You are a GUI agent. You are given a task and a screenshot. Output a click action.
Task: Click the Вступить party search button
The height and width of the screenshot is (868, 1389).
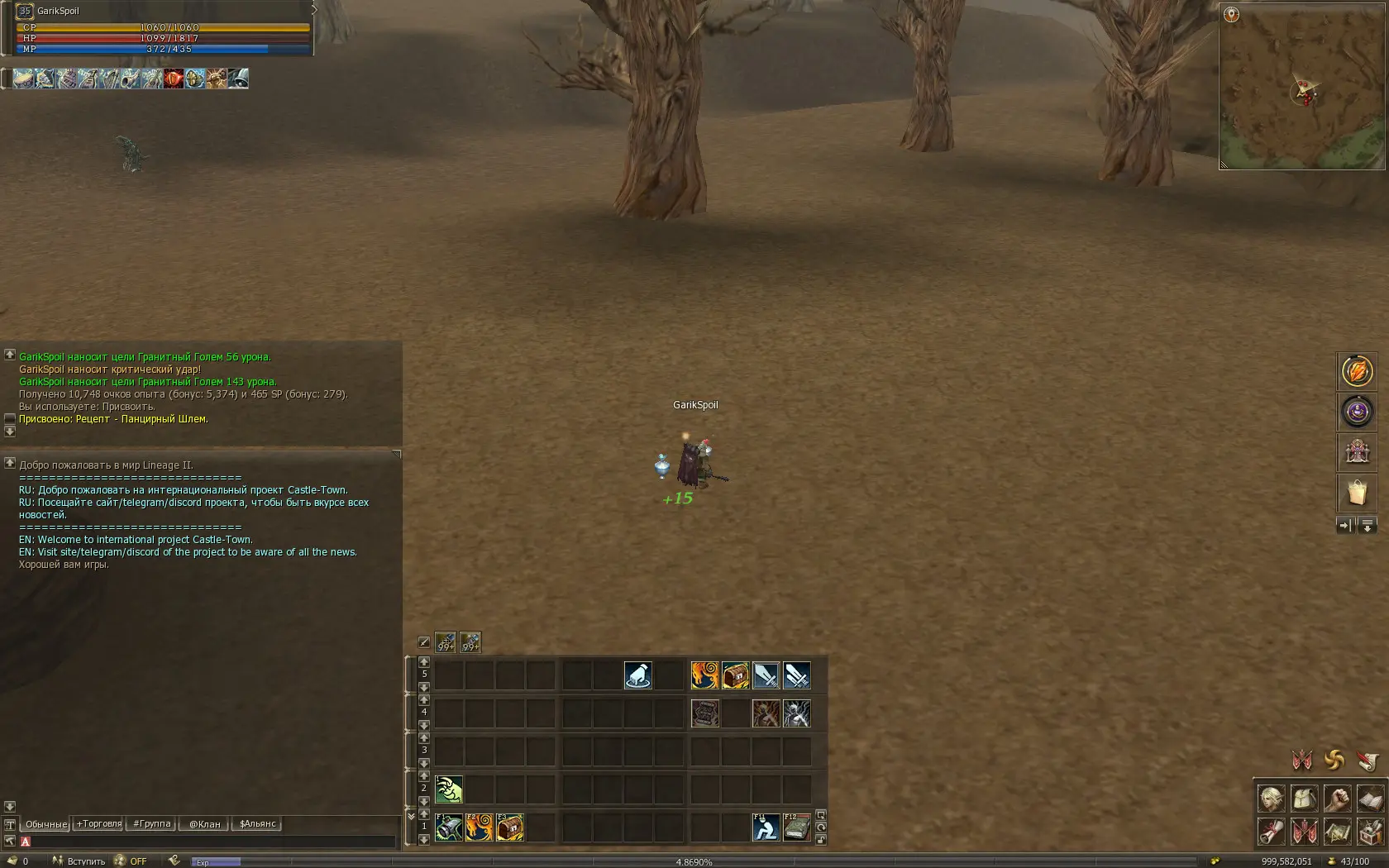point(79,861)
